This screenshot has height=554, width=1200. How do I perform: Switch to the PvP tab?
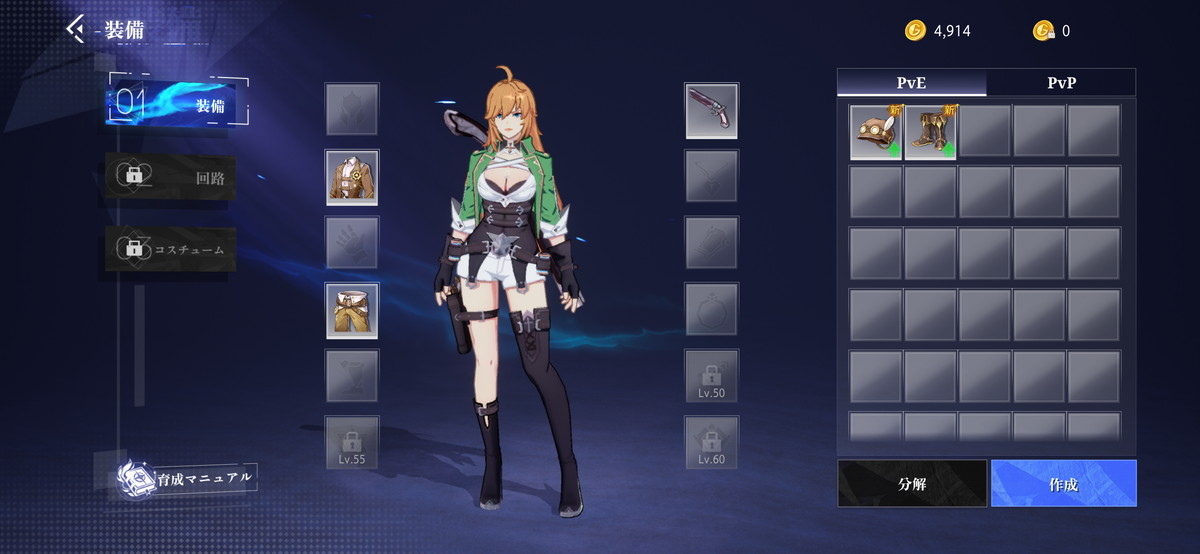click(1061, 83)
